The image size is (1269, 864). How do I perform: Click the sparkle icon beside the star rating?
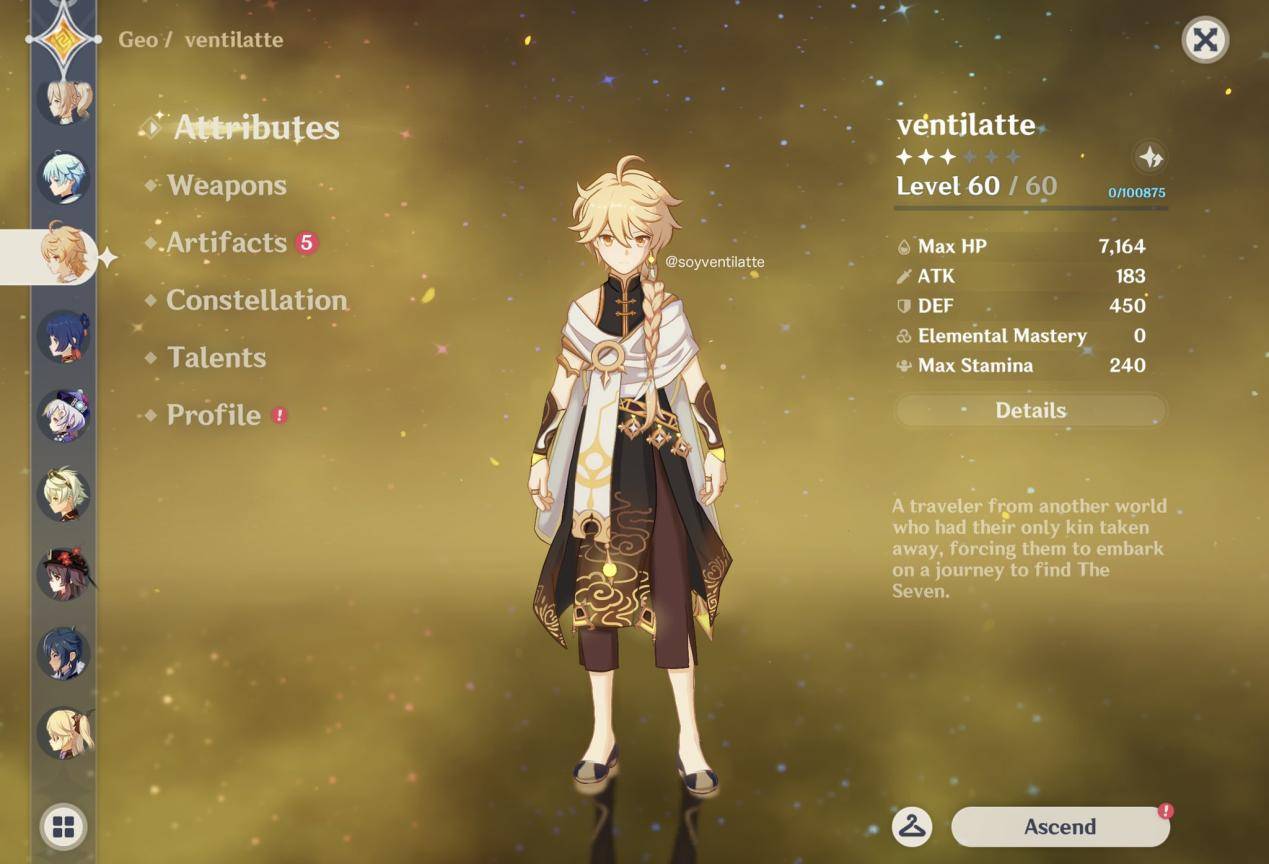click(1151, 157)
